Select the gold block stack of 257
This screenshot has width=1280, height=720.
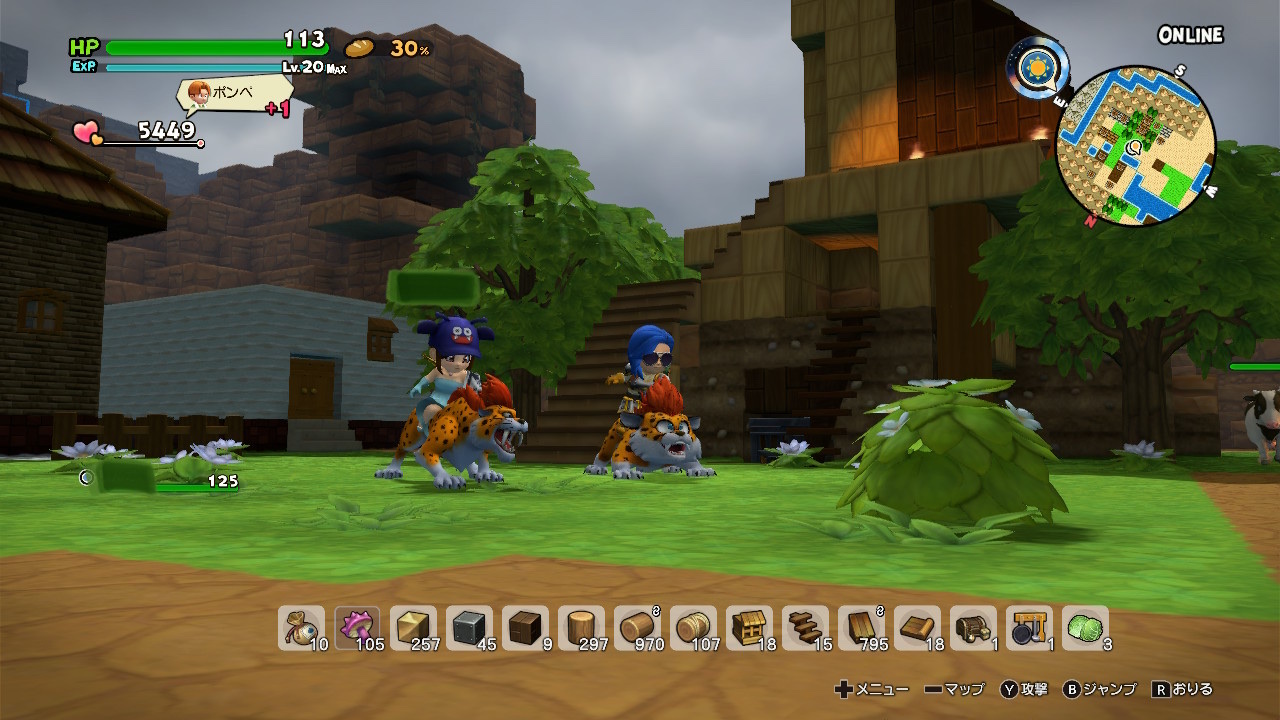[413, 629]
